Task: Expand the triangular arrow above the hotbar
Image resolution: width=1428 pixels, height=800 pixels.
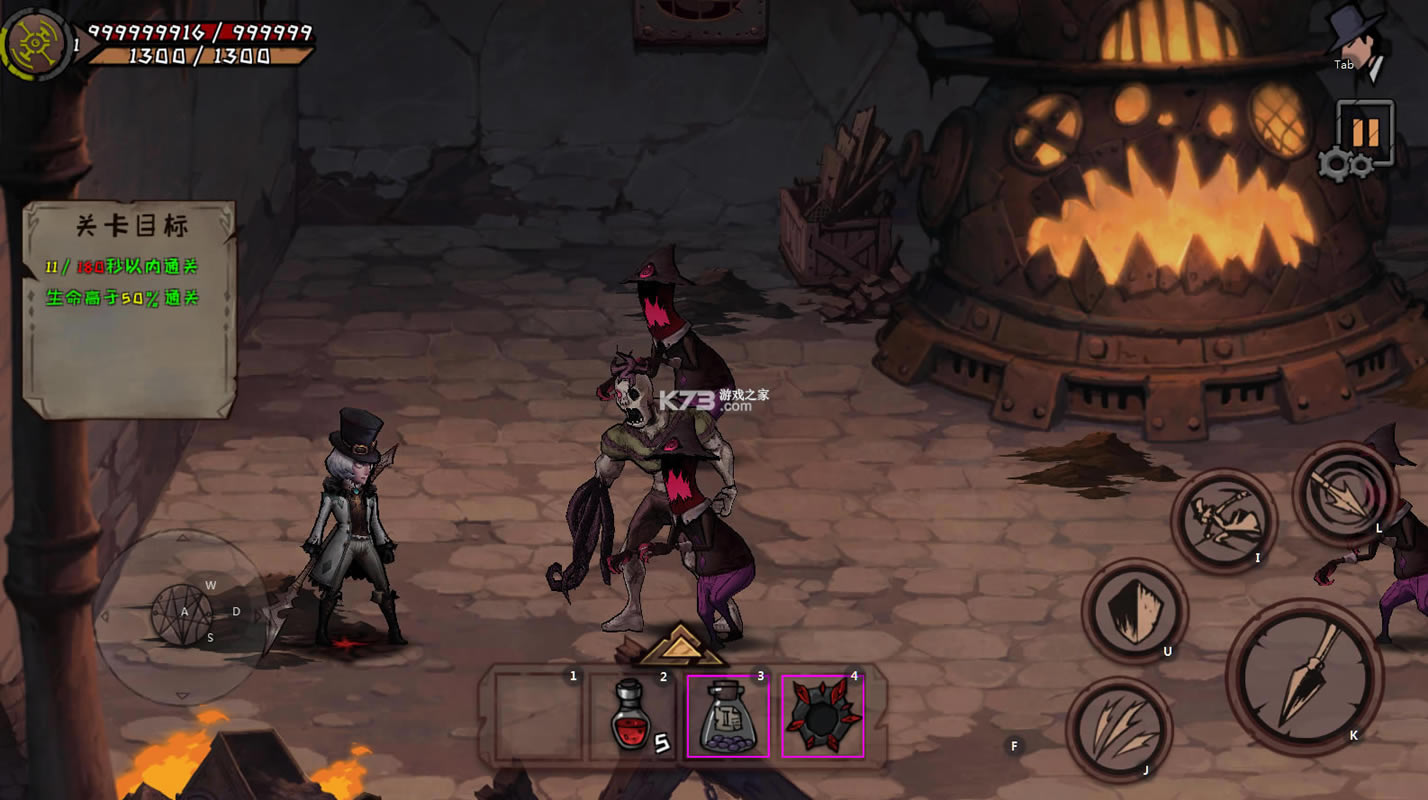Action: pos(681,646)
